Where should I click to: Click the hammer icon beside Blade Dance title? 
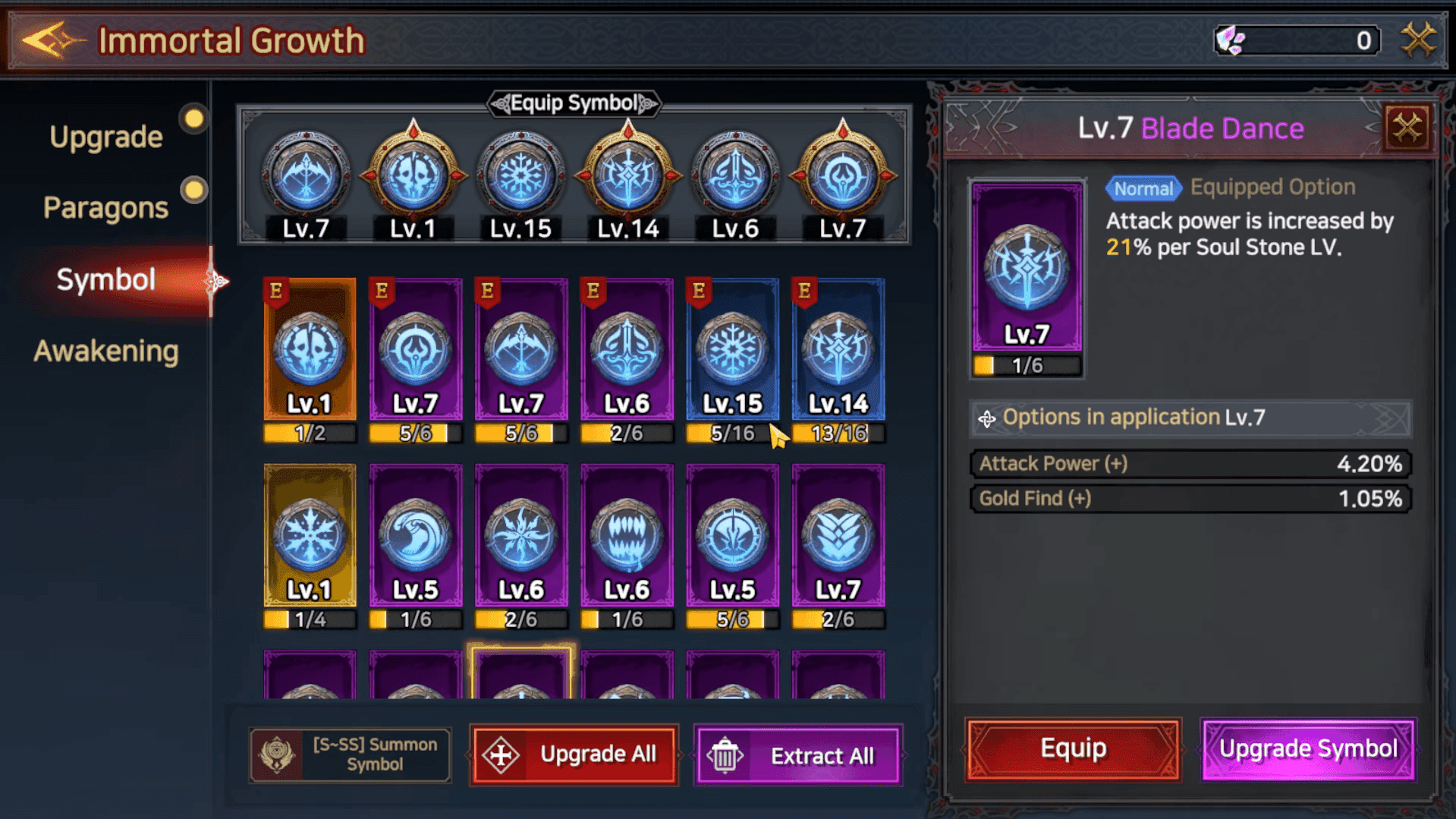(1407, 128)
